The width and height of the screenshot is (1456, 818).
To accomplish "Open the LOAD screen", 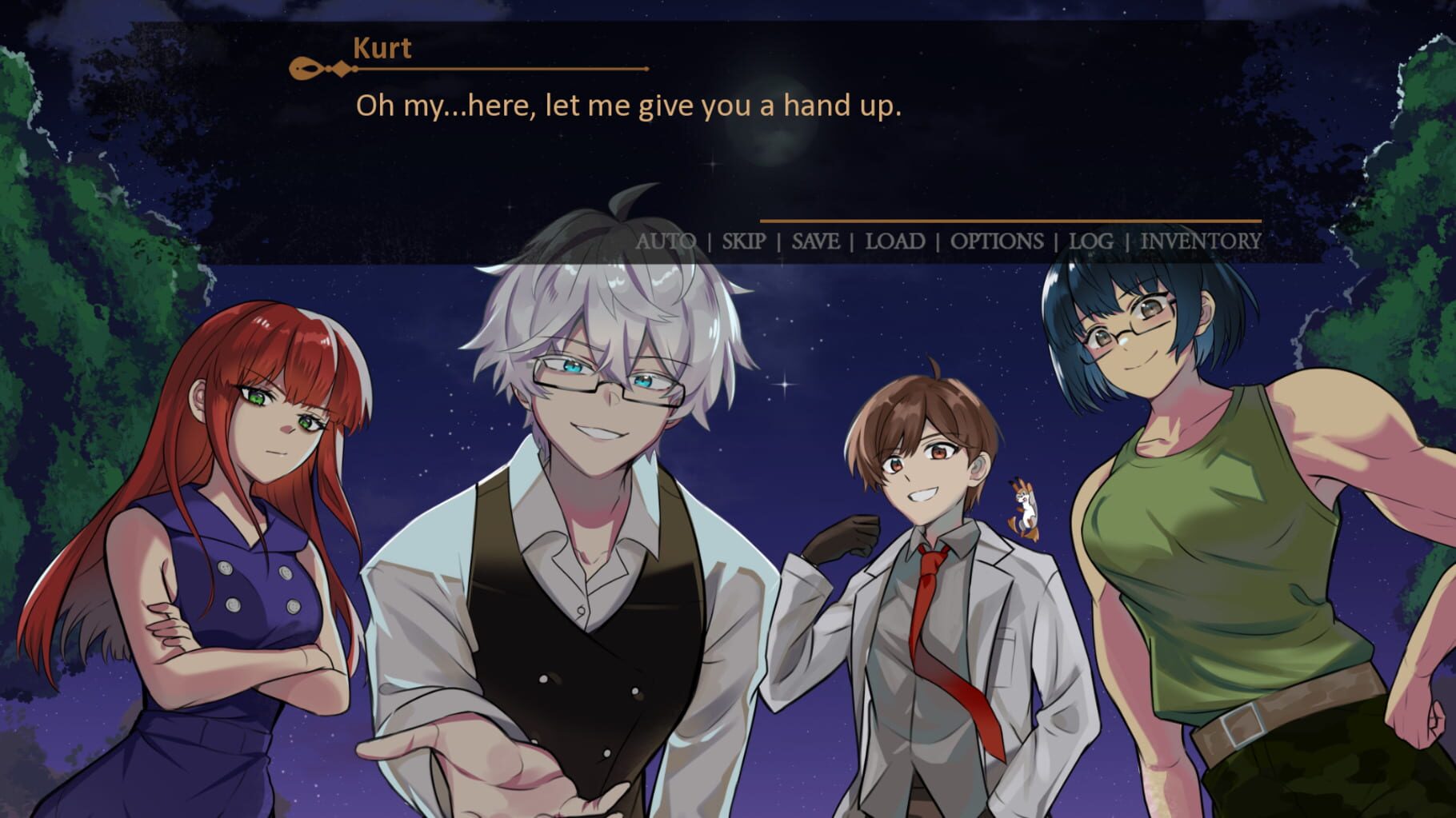I will click(x=894, y=239).
